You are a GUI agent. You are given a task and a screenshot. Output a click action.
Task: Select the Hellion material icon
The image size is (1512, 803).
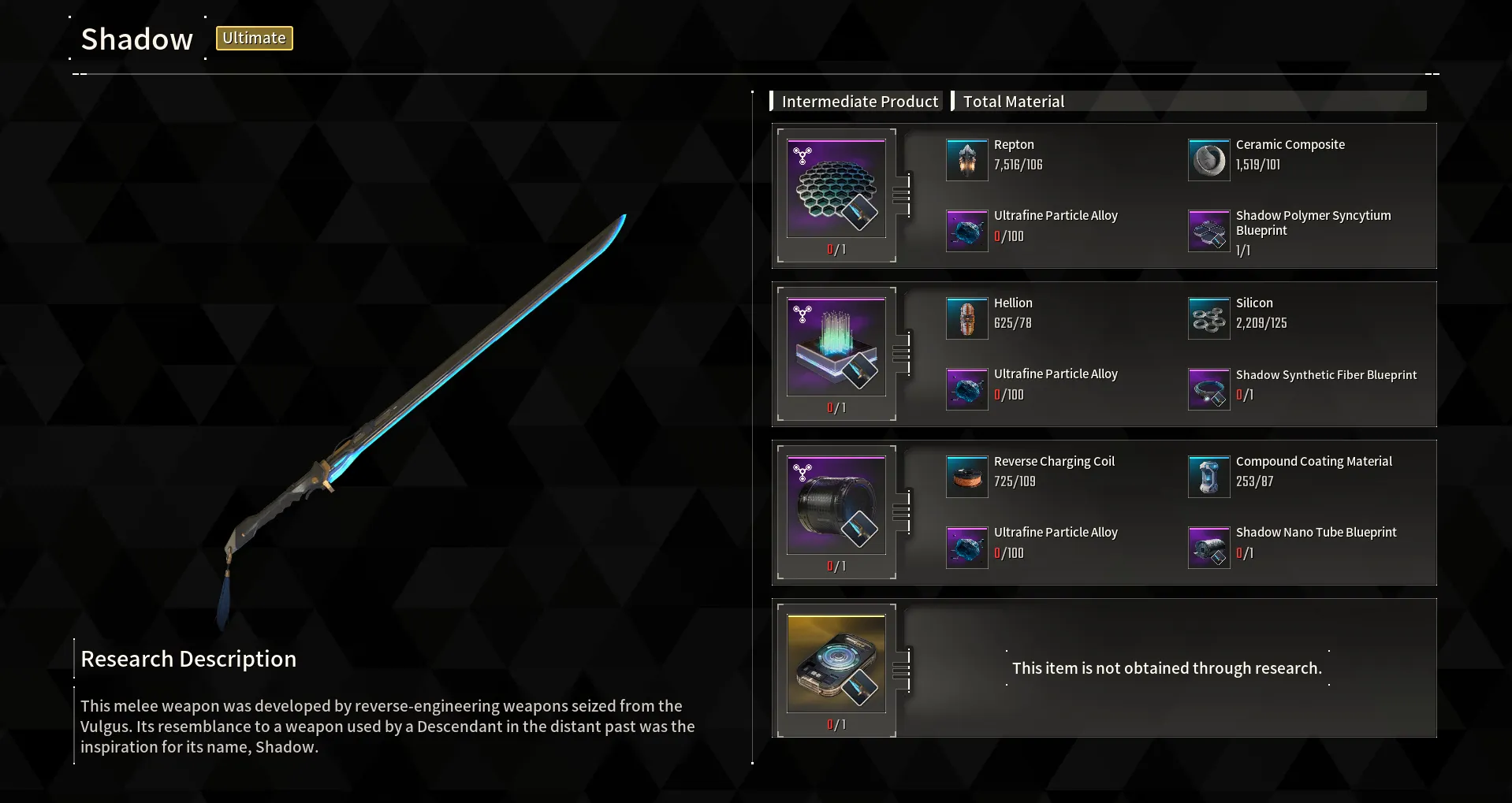[x=967, y=318]
